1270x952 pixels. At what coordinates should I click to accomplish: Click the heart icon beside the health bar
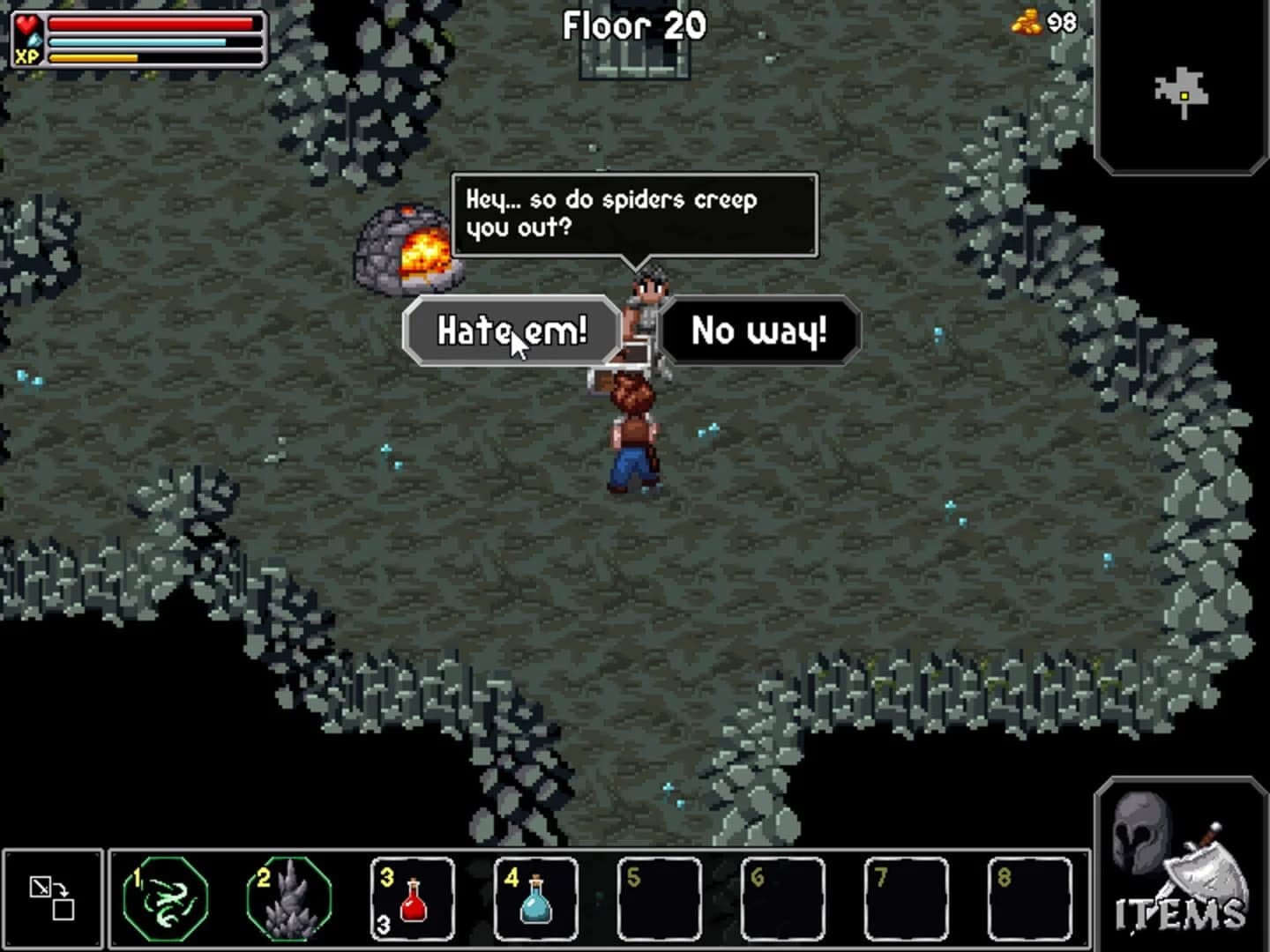point(28,26)
